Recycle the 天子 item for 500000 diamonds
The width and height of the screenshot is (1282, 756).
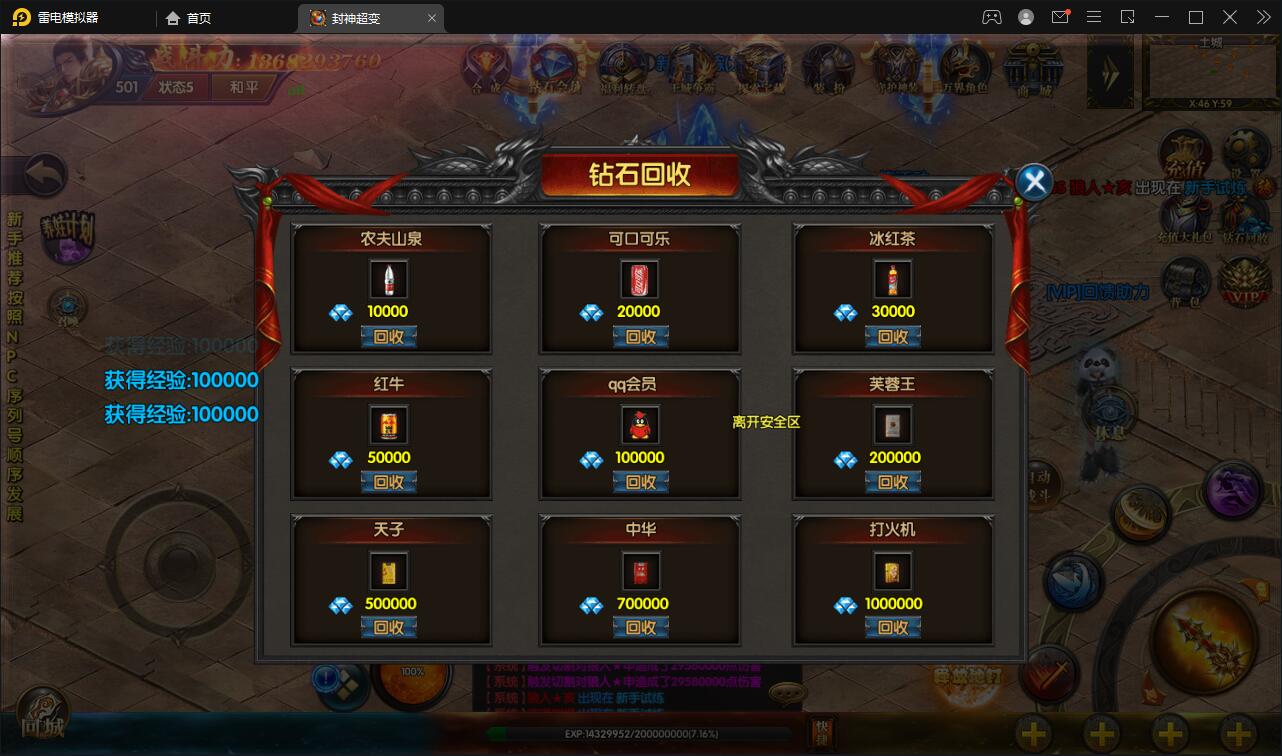tap(388, 628)
